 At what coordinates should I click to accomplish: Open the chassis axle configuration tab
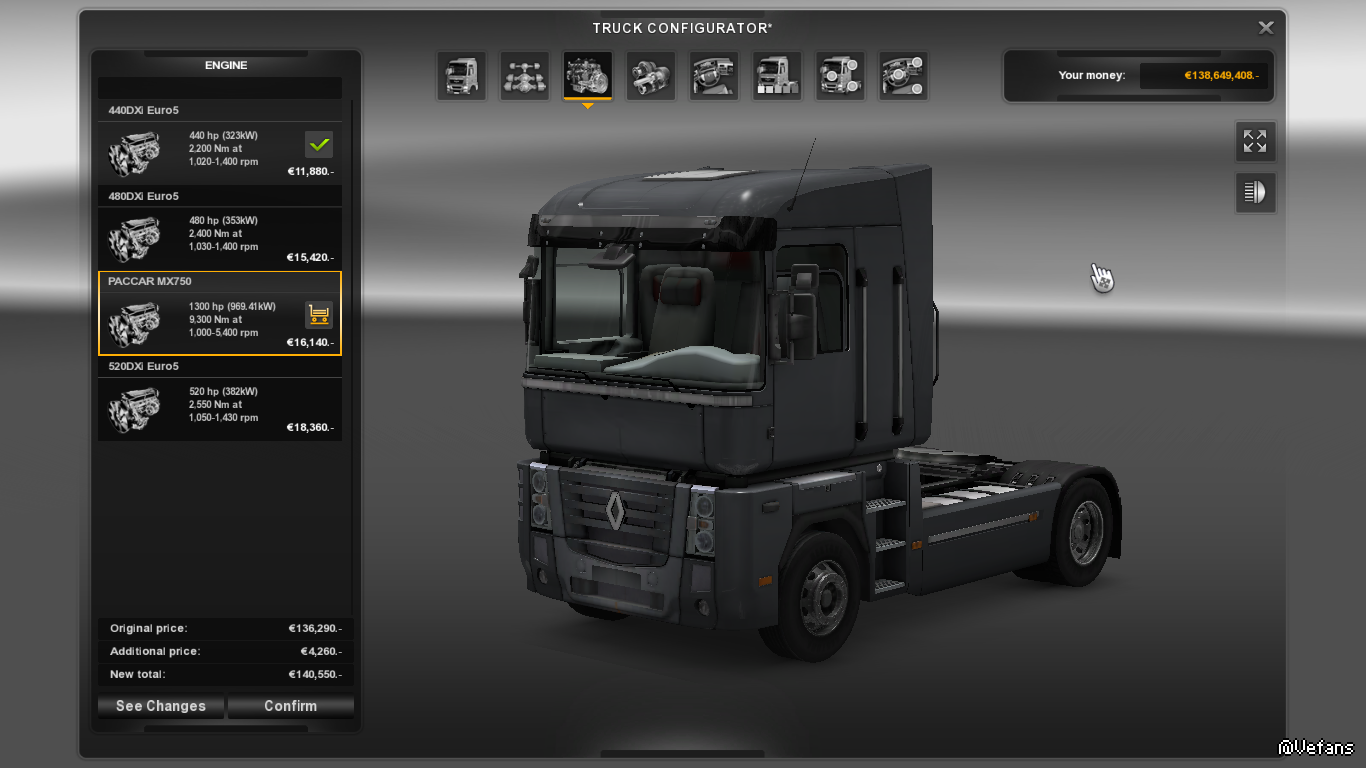tap(524, 76)
